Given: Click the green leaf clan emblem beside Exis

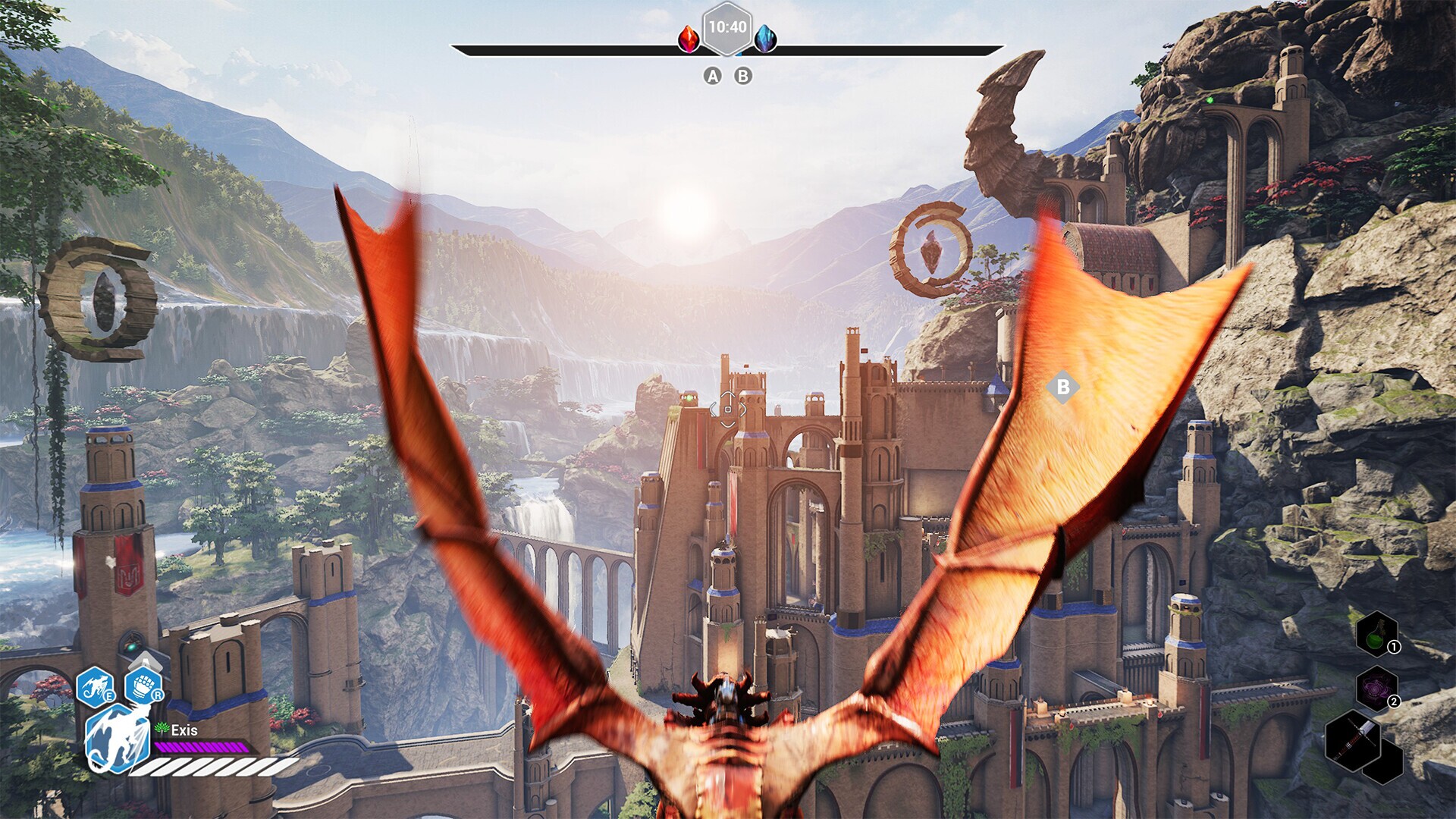Looking at the screenshot, I should click(x=162, y=728).
